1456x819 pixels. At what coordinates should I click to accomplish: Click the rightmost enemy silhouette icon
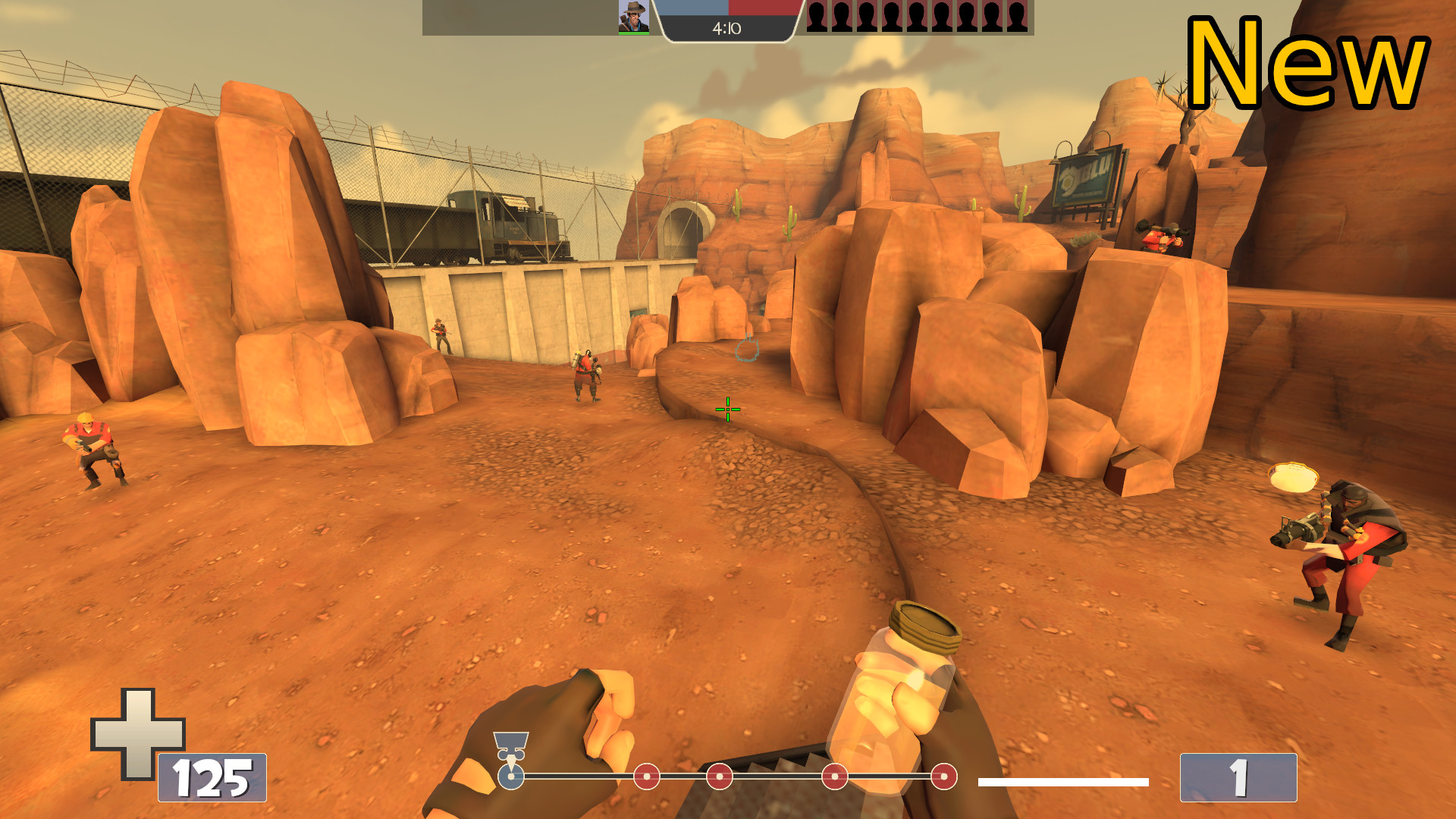point(1017,15)
